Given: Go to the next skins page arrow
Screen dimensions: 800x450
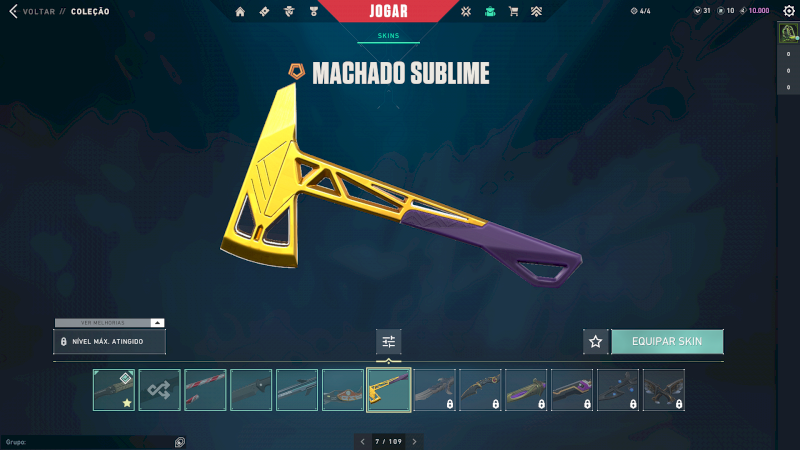Looking at the screenshot, I should (x=415, y=441).
